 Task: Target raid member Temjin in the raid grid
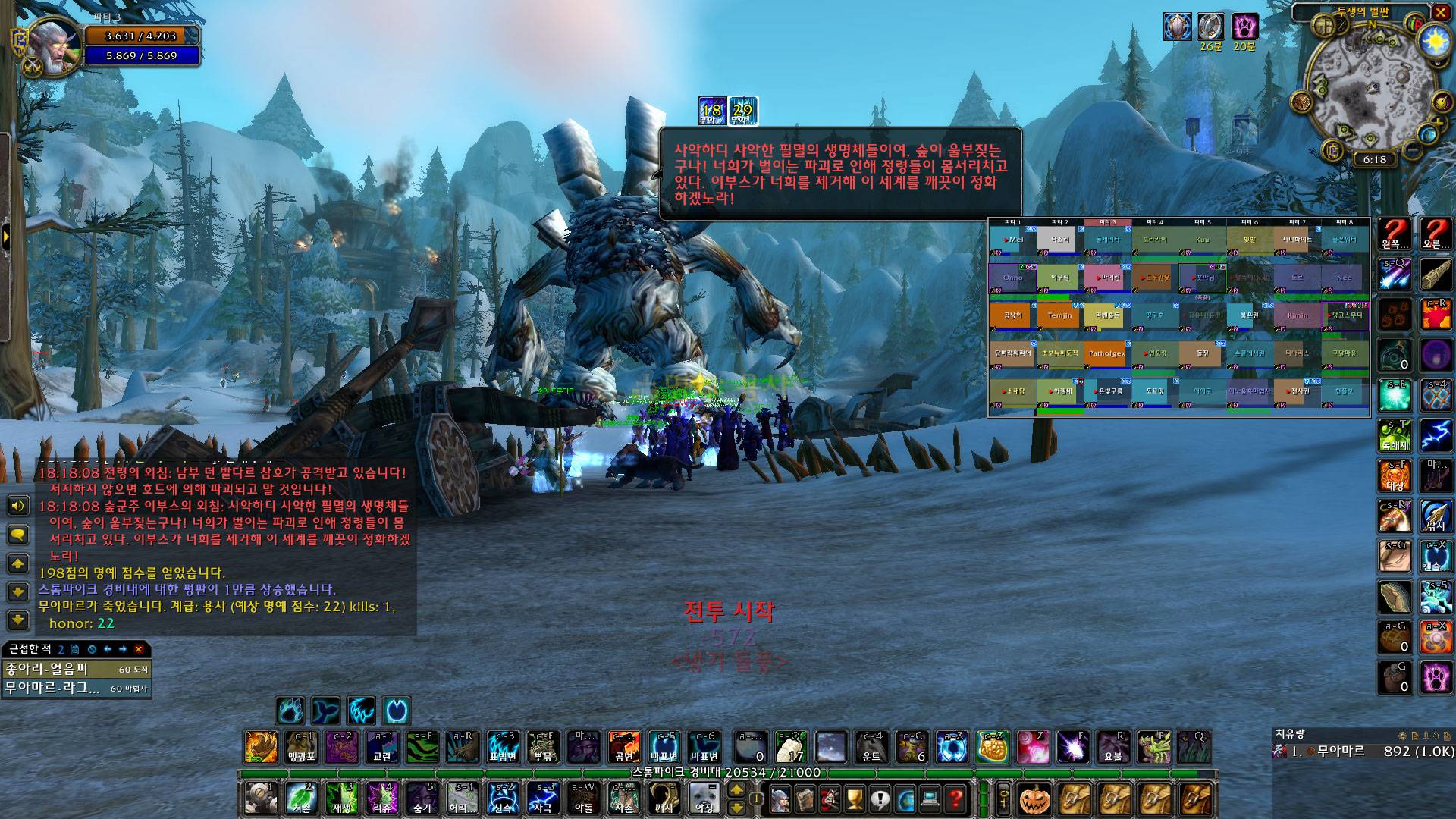(x=1059, y=315)
